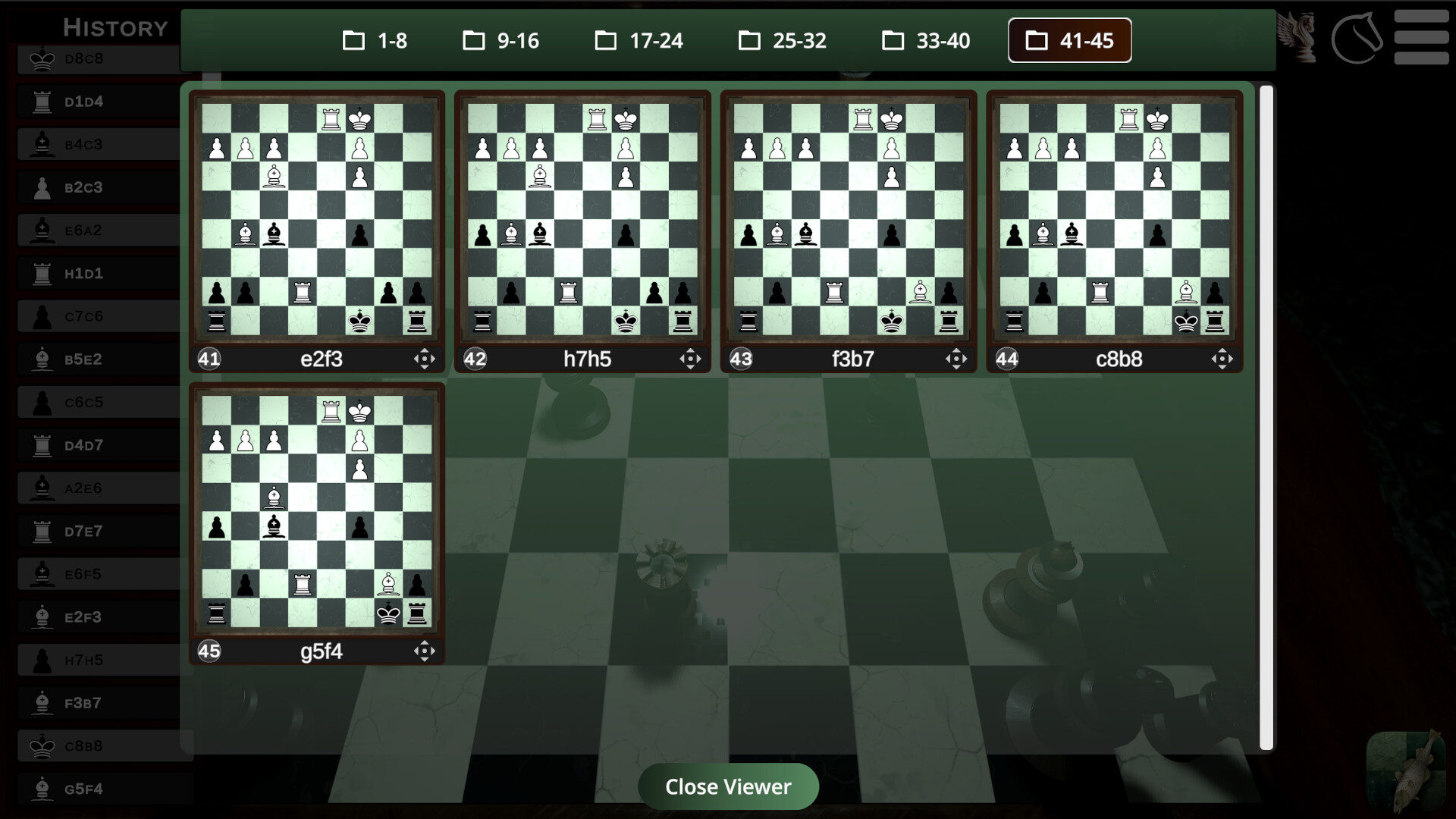
Task: Click the move pad icon next to c8b8
Action: pyautogui.click(x=1222, y=359)
